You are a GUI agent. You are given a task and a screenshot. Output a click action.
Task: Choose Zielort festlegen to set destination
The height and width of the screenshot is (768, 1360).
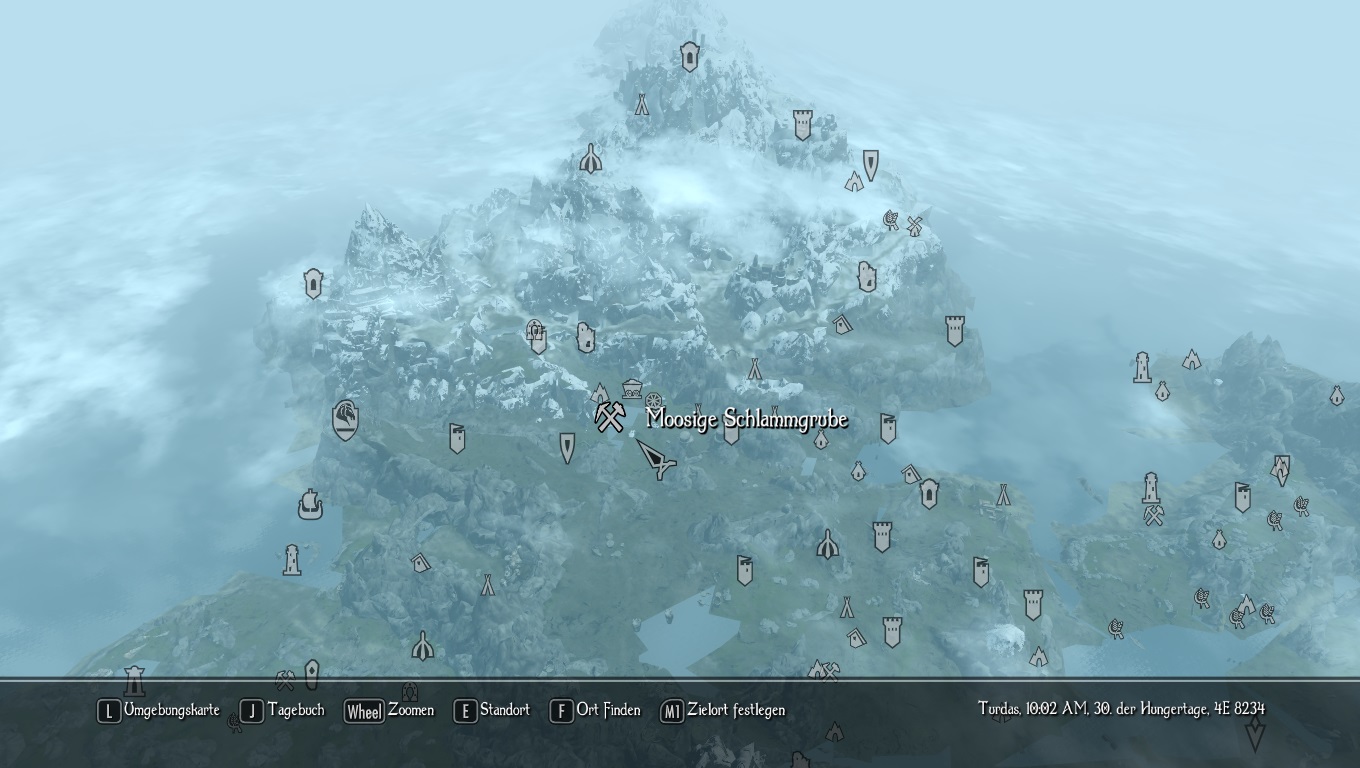[x=723, y=711]
